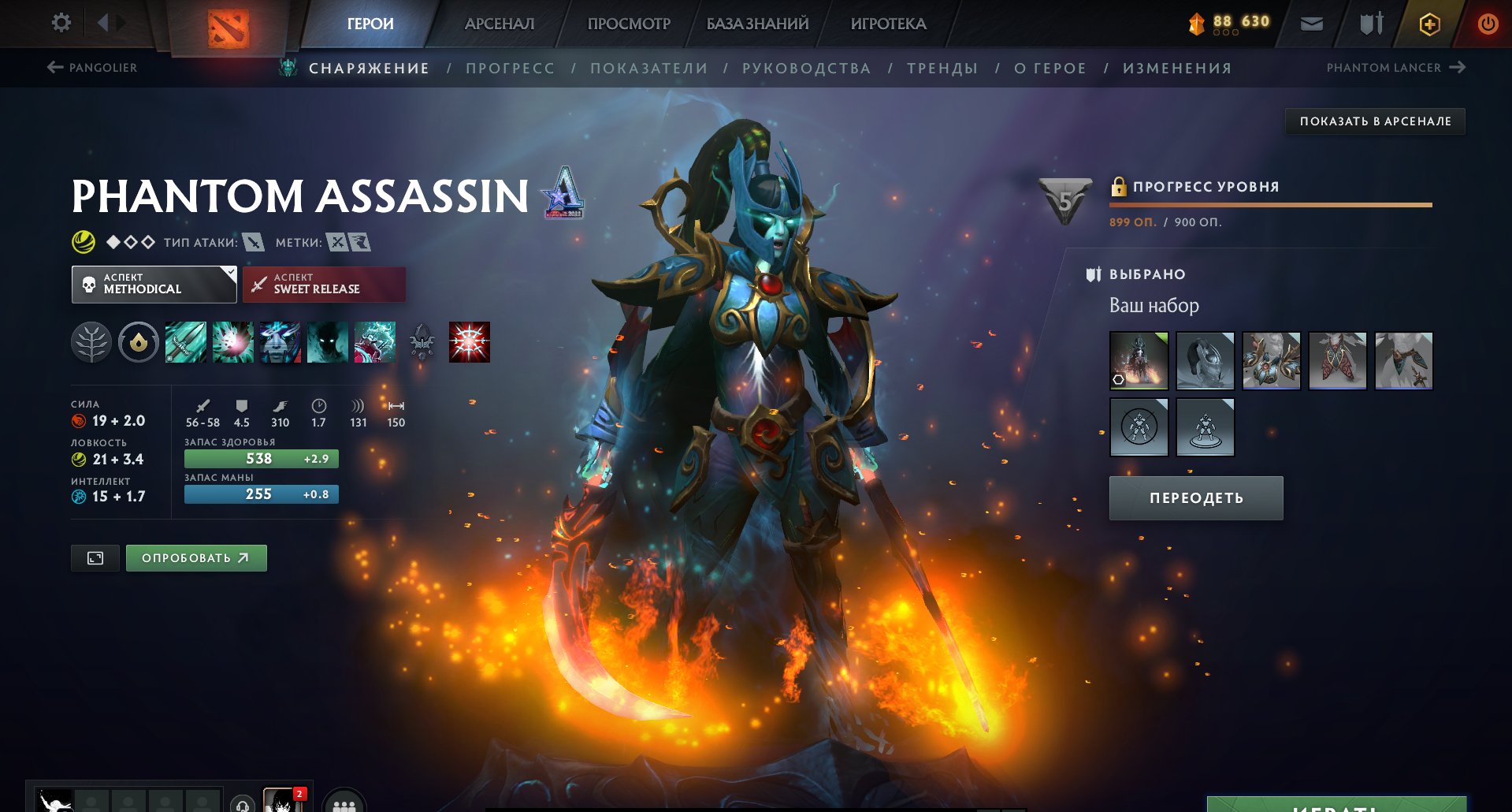Open the mail envelope icon
1512x812 pixels.
(1311, 24)
